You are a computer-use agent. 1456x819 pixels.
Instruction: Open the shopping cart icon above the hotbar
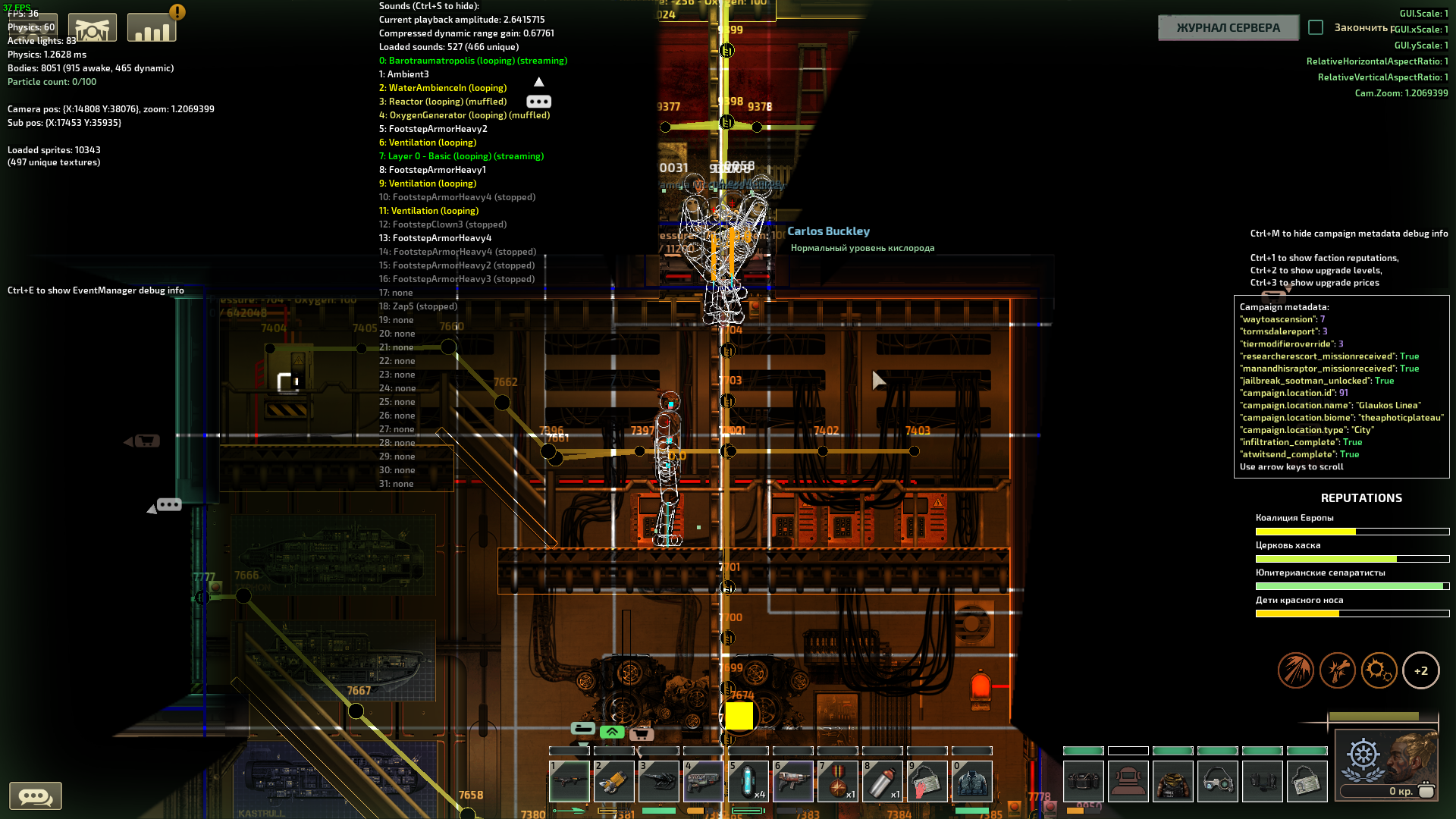click(642, 733)
